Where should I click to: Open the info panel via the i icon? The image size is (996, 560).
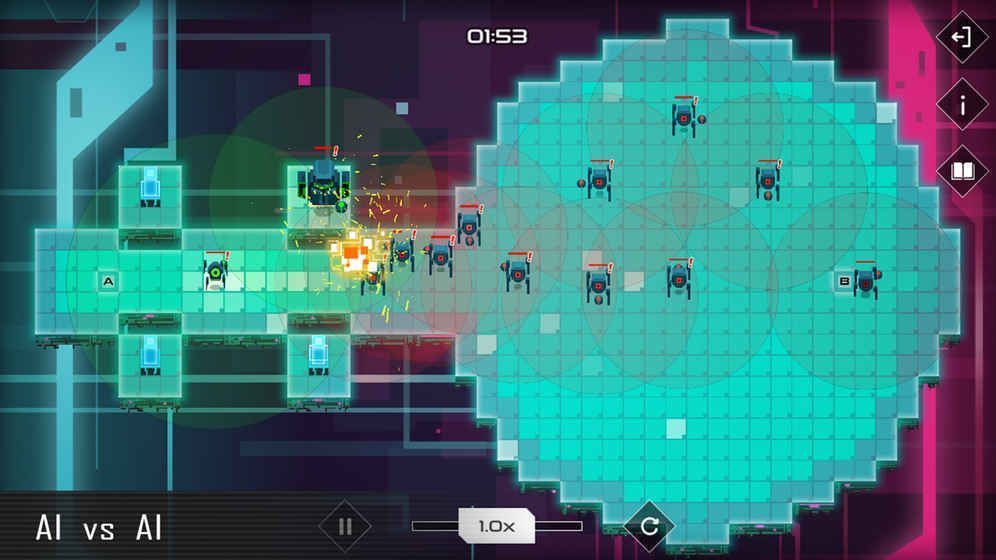[961, 105]
